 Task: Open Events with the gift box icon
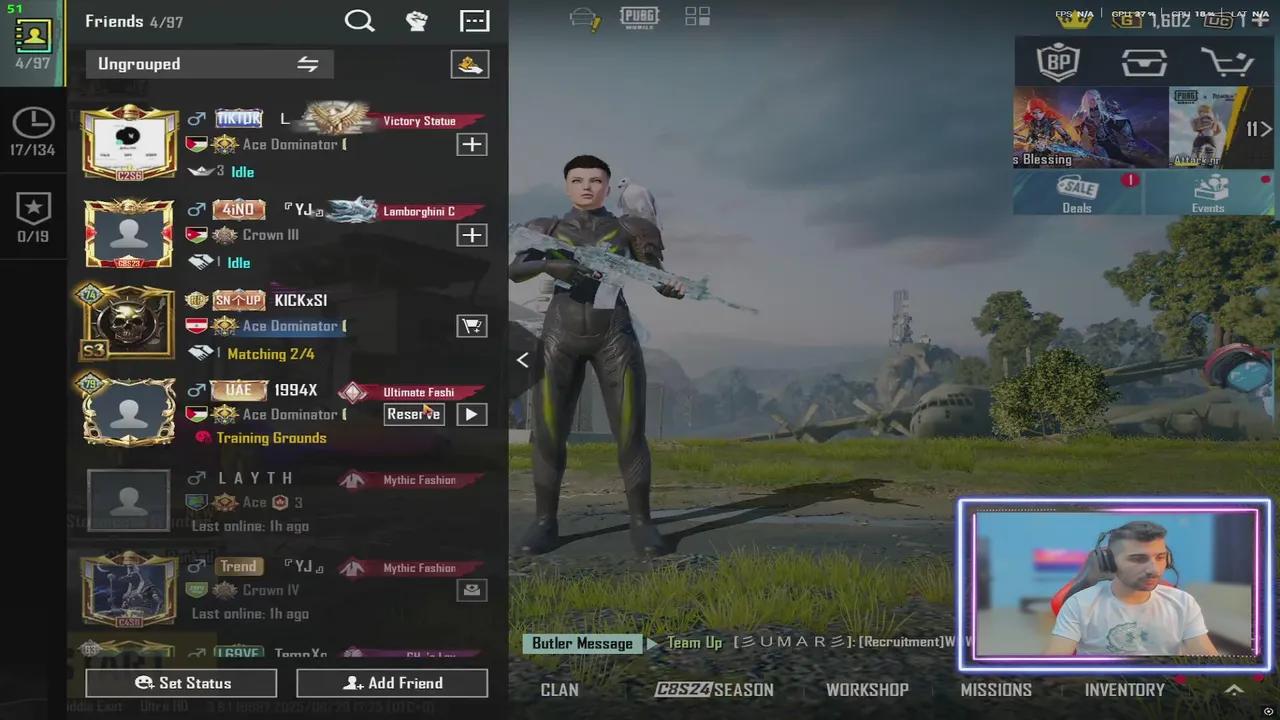point(1208,190)
